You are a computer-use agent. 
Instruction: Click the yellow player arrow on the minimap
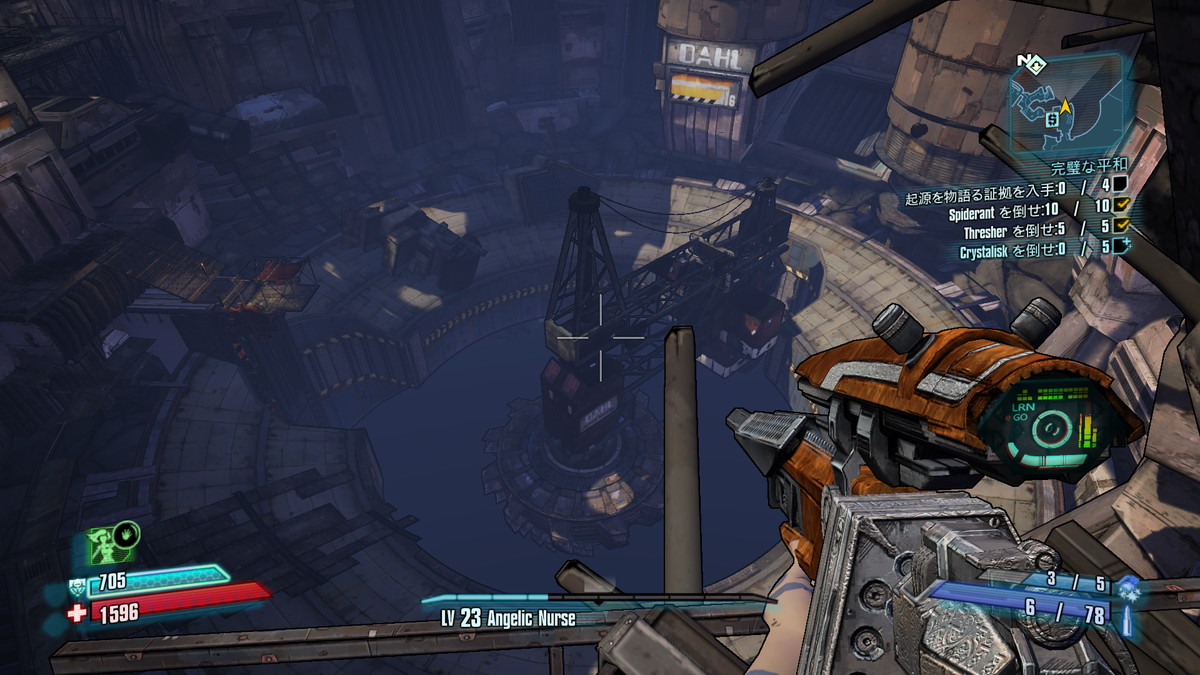point(1066,105)
